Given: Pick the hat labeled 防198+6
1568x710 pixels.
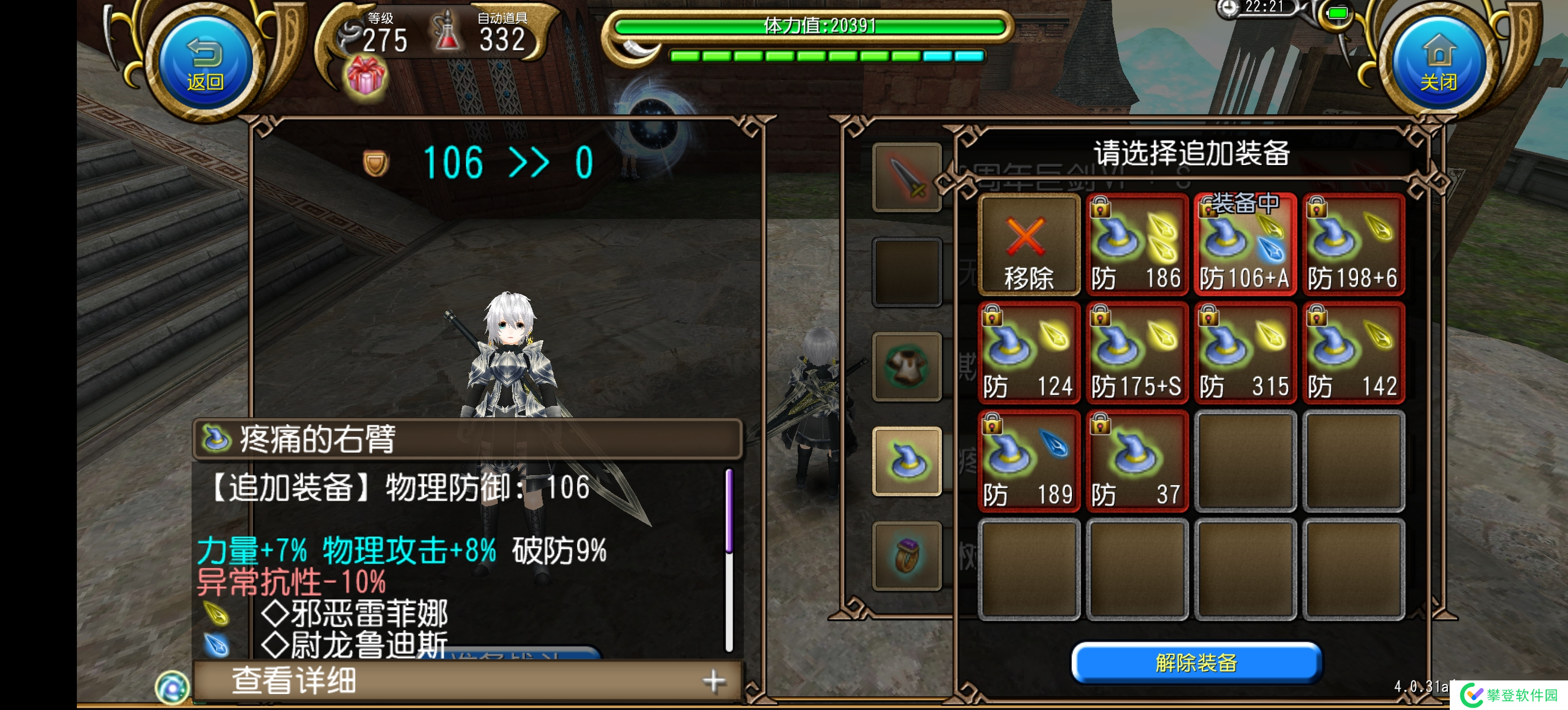Looking at the screenshot, I should [1353, 246].
